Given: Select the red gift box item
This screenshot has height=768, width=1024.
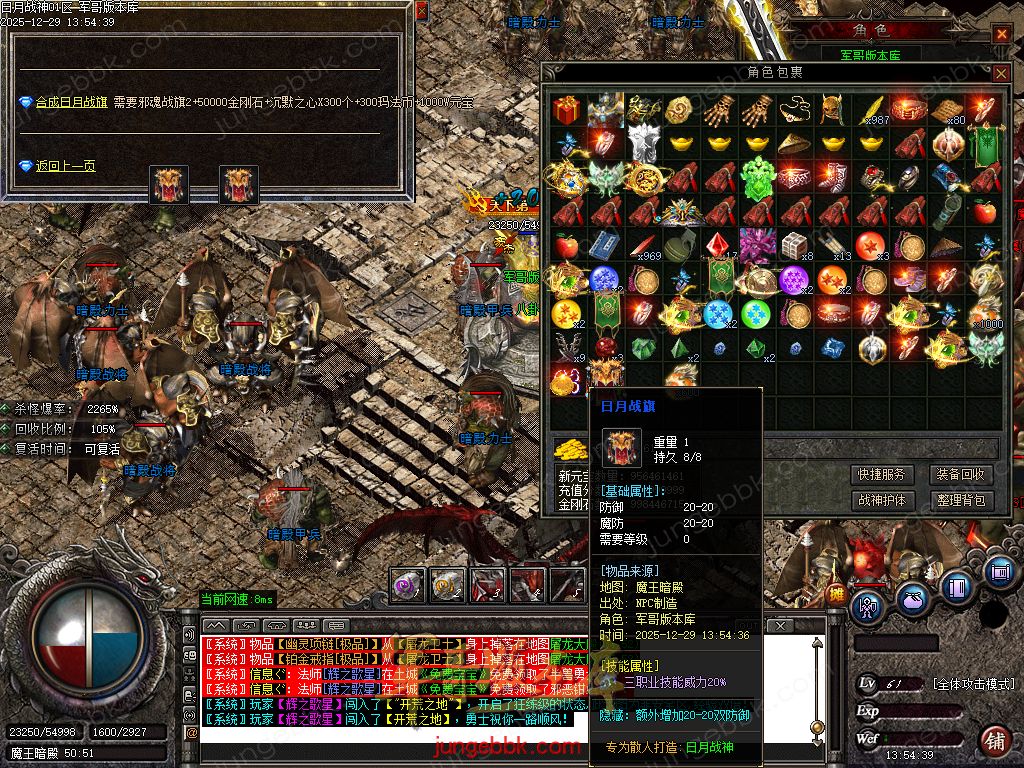Looking at the screenshot, I should click(x=567, y=109).
